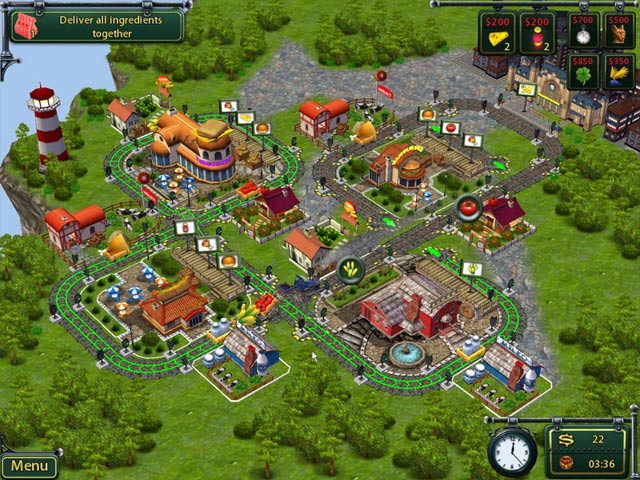Buy the $200 red canister power-up
This screenshot has width=640, height=480.
(536, 32)
